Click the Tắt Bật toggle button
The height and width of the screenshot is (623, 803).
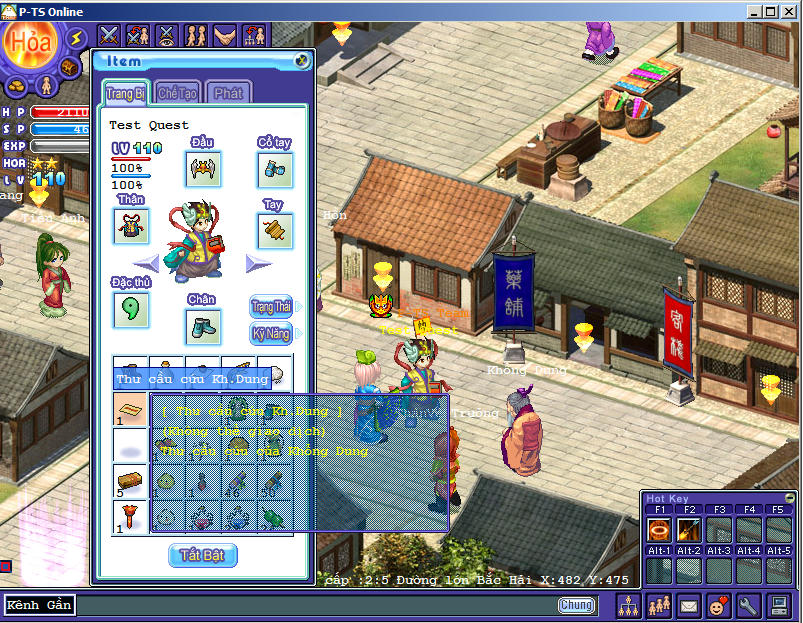coord(203,555)
